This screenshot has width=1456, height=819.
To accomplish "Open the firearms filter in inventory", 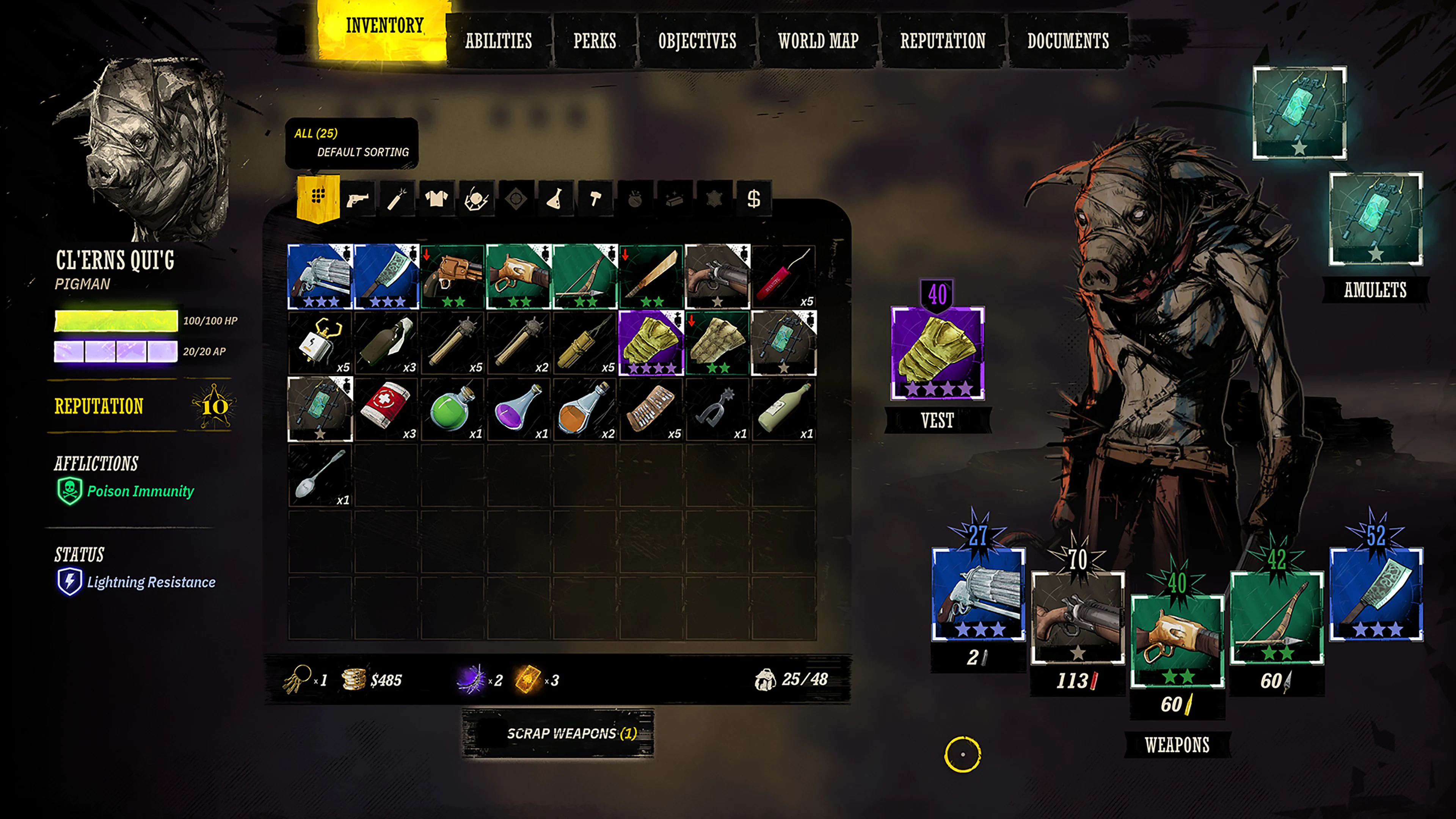I will tap(358, 198).
